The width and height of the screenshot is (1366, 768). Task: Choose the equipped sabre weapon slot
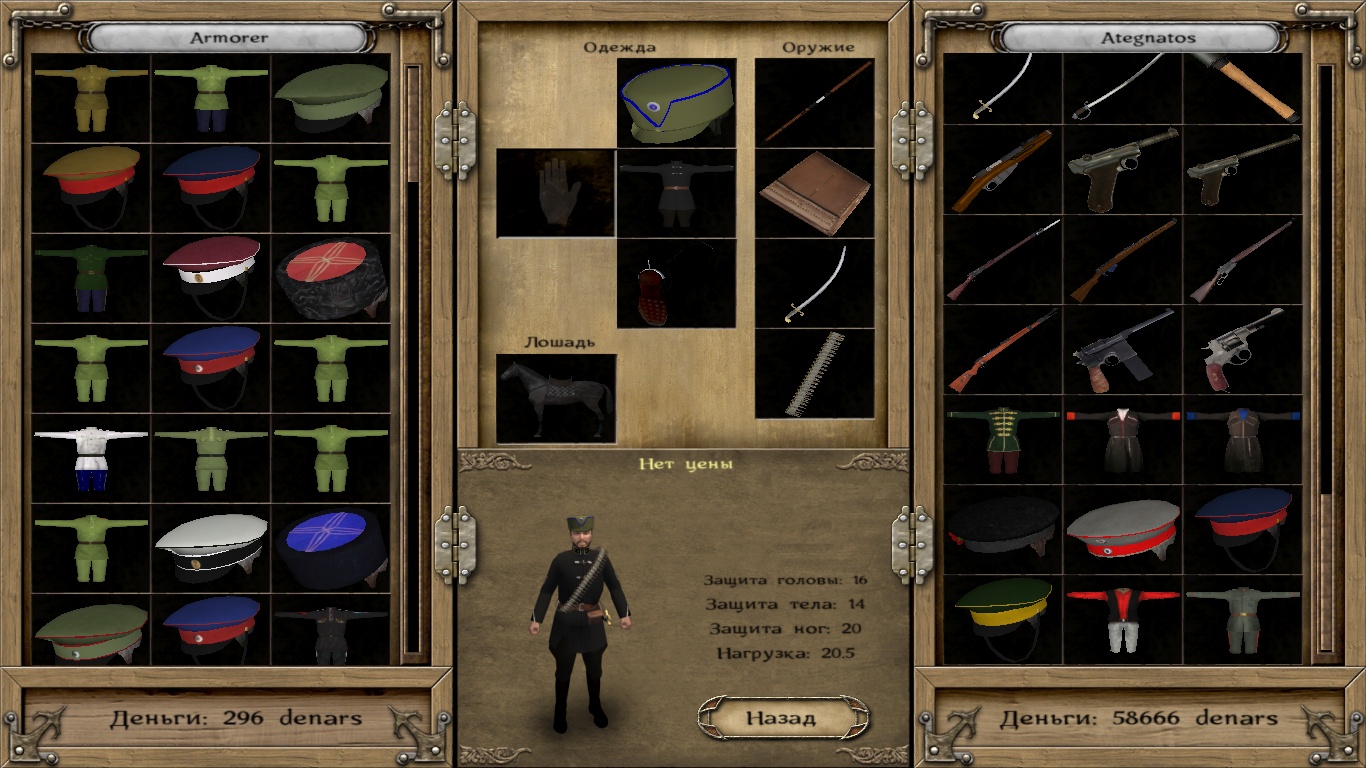click(814, 283)
